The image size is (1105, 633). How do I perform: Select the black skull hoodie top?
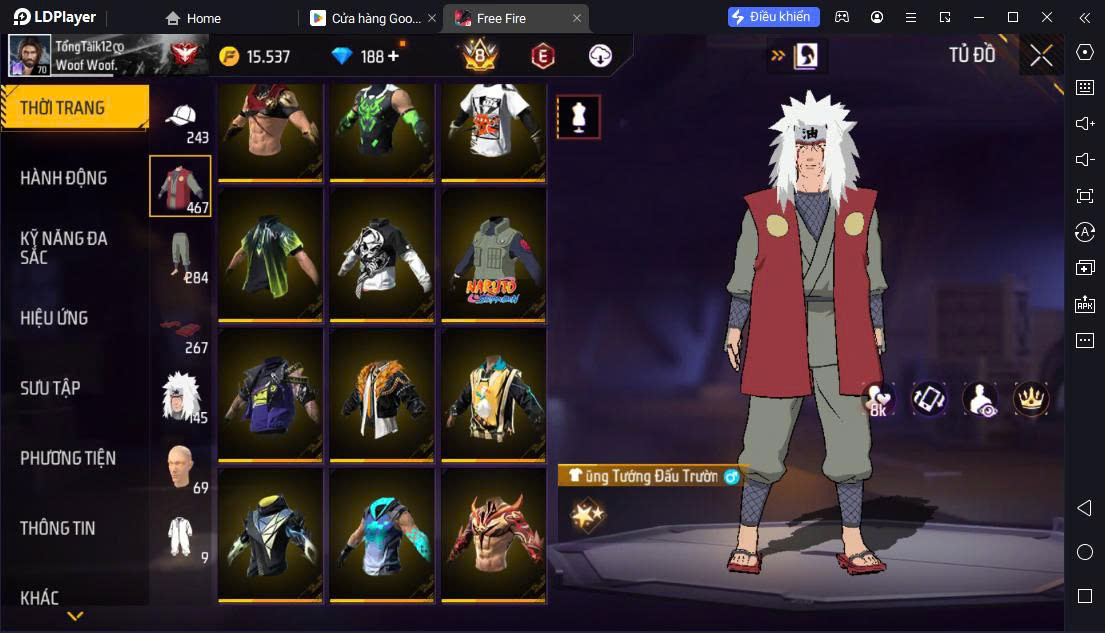382,256
